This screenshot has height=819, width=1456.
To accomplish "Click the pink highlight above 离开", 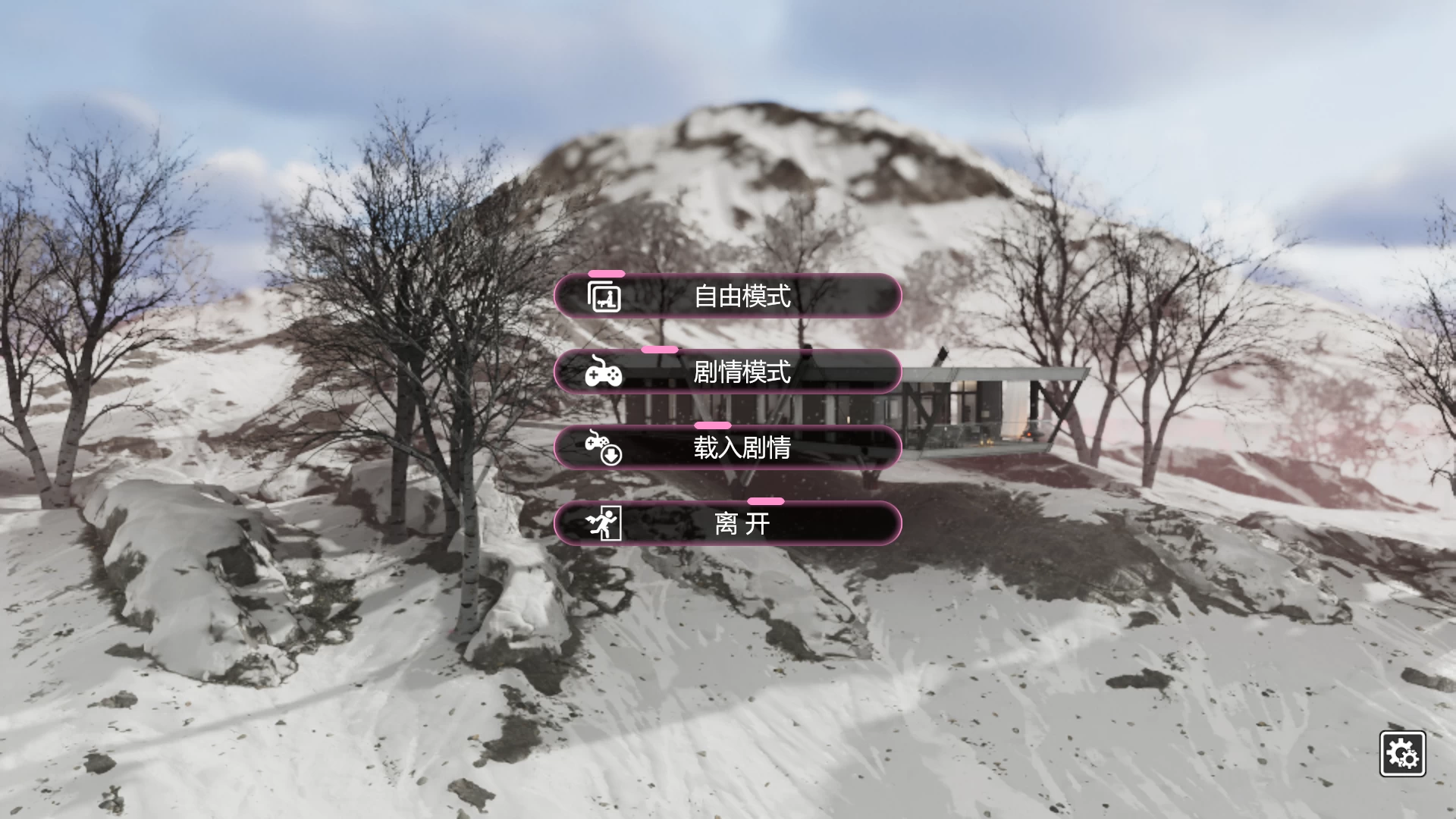I will coord(766,501).
